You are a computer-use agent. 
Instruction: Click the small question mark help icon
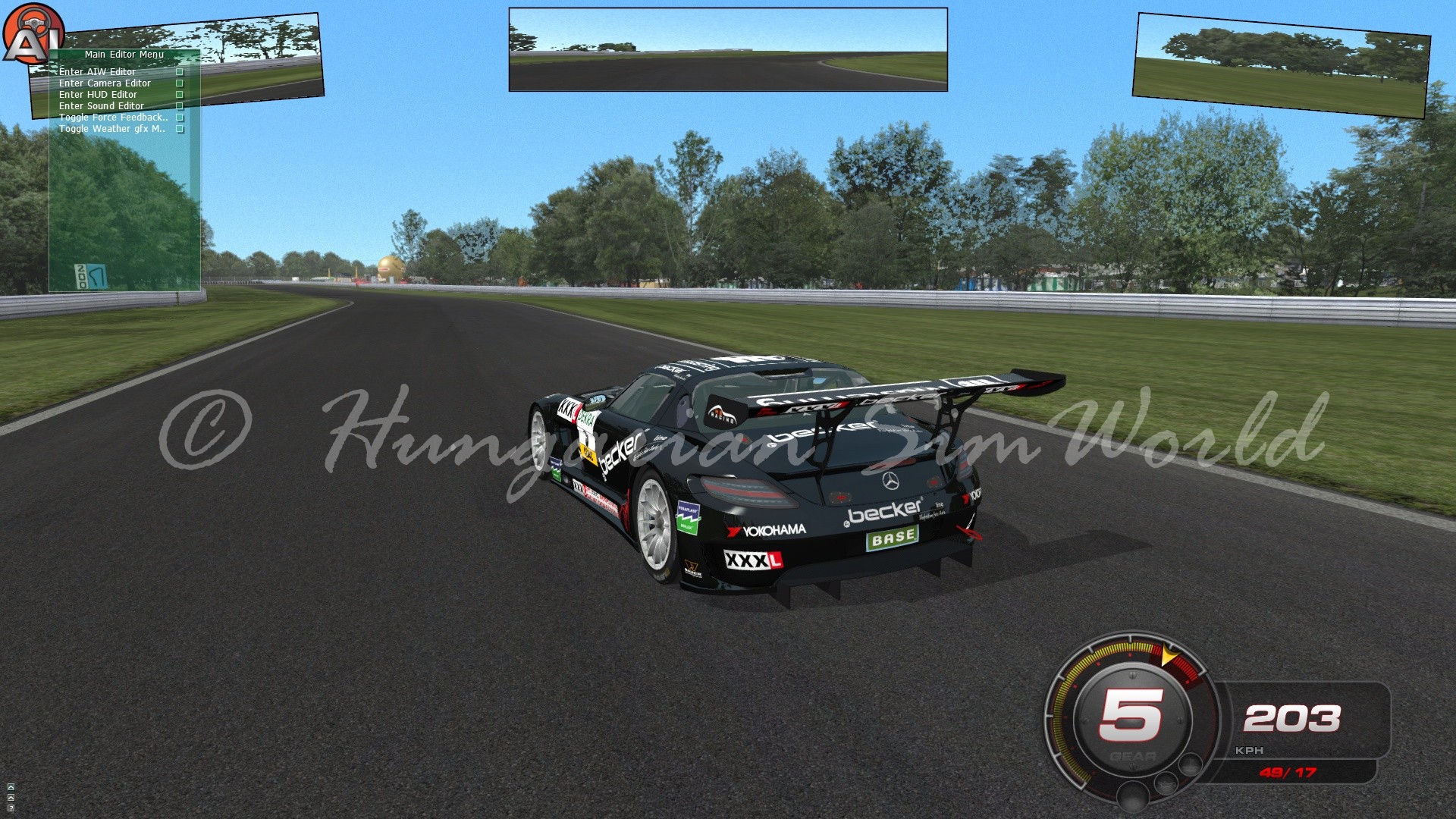tap(11, 808)
